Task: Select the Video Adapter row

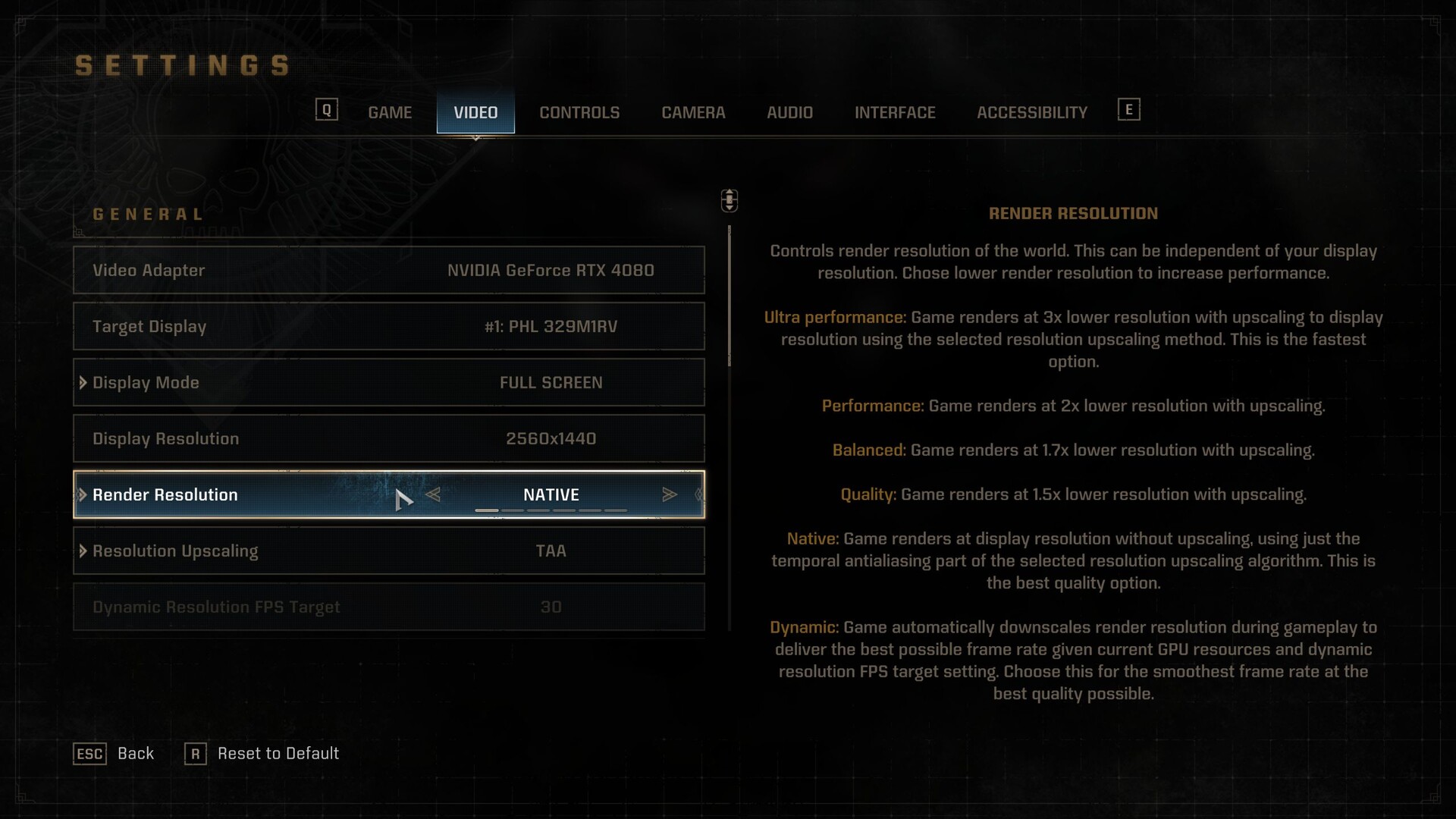Action: tap(388, 270)
